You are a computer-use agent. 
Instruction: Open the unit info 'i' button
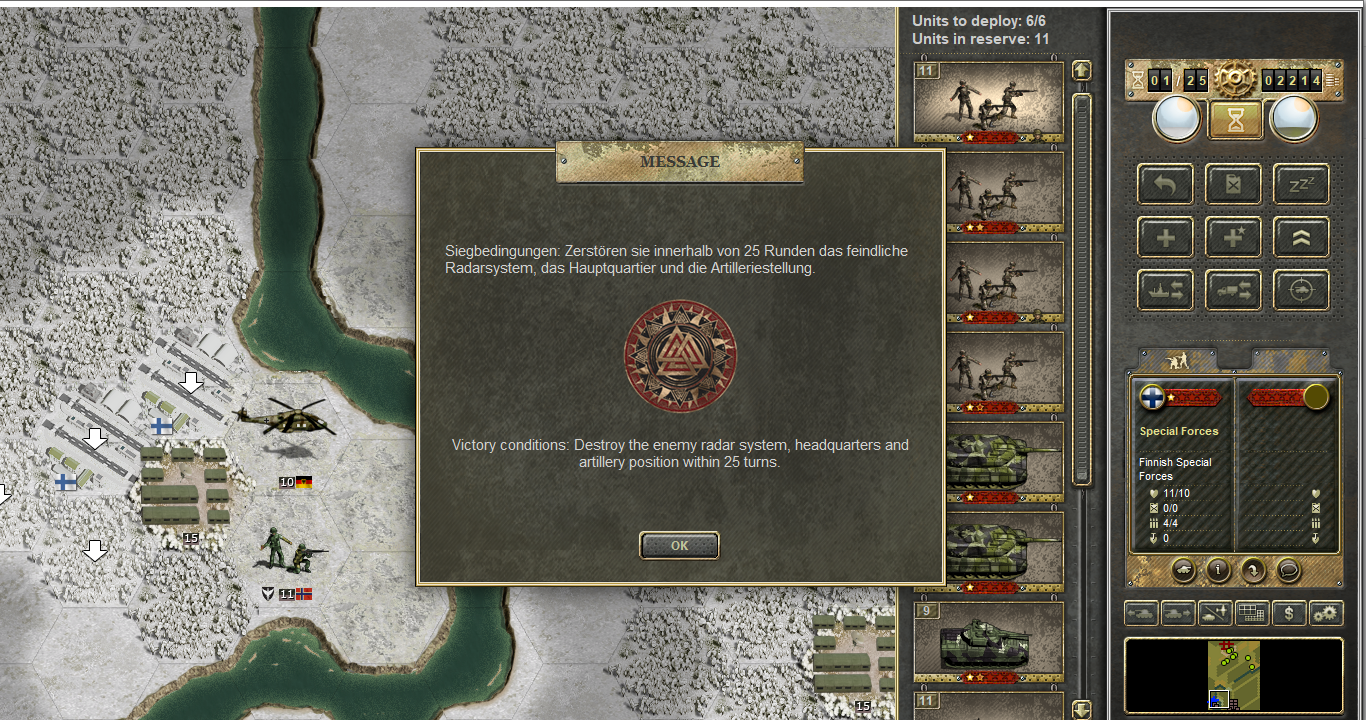point(1218,570)
